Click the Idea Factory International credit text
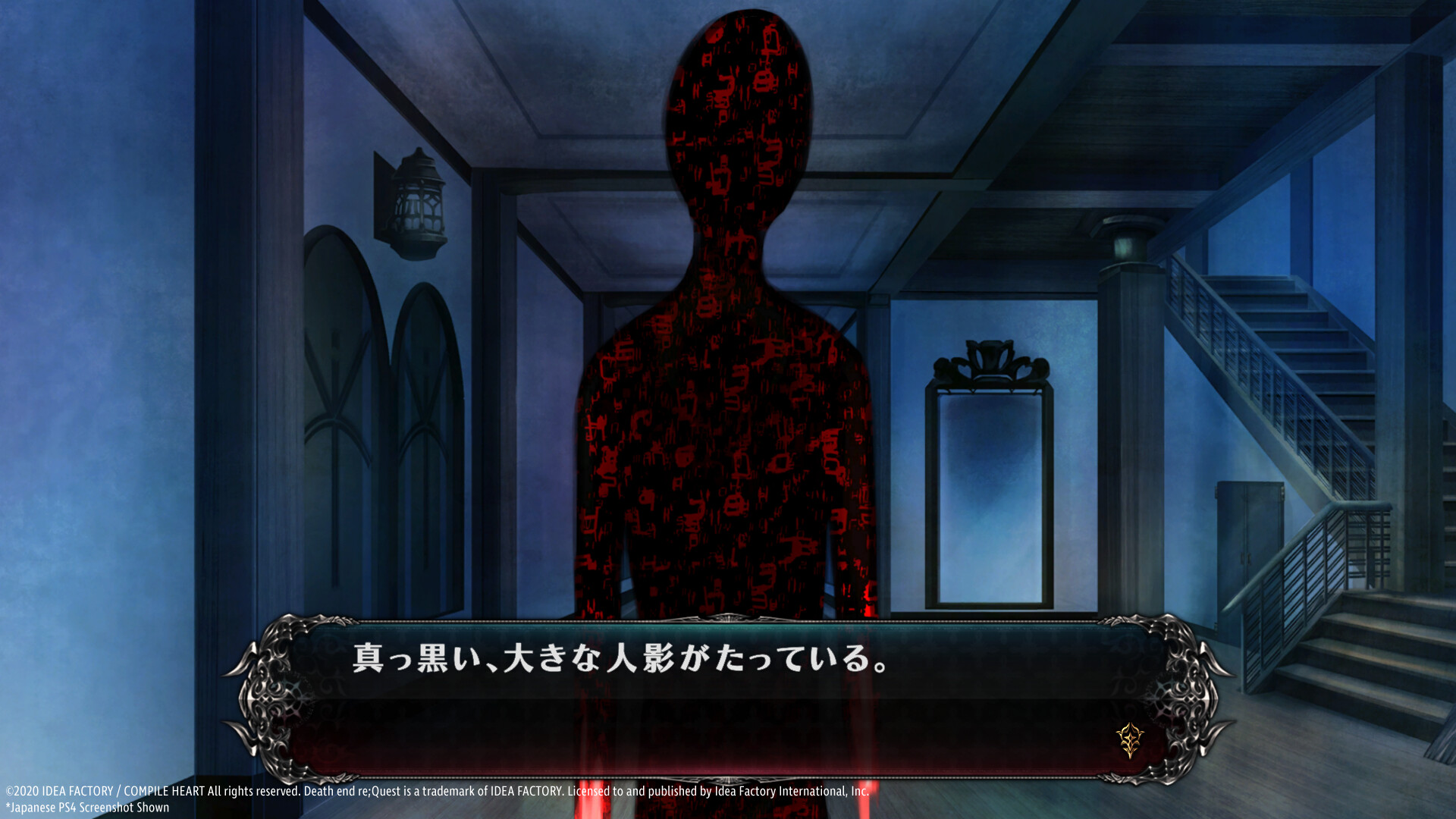The height and width of the screenshot is (819, 1456). 789,791
